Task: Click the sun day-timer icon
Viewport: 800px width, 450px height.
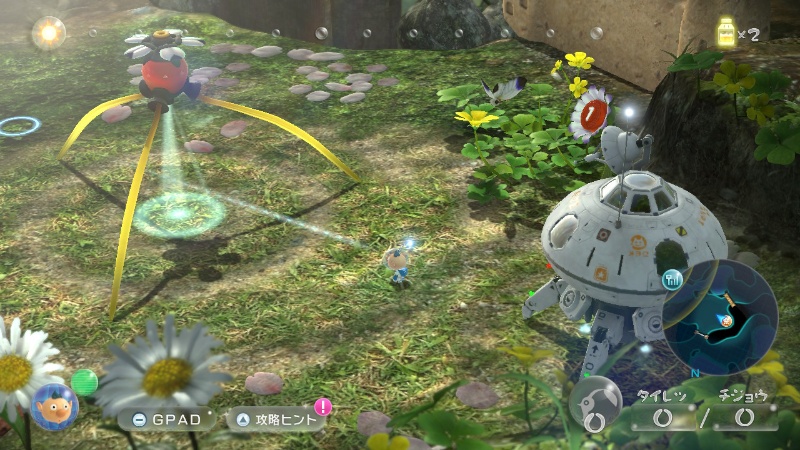Action: point(47,34)
